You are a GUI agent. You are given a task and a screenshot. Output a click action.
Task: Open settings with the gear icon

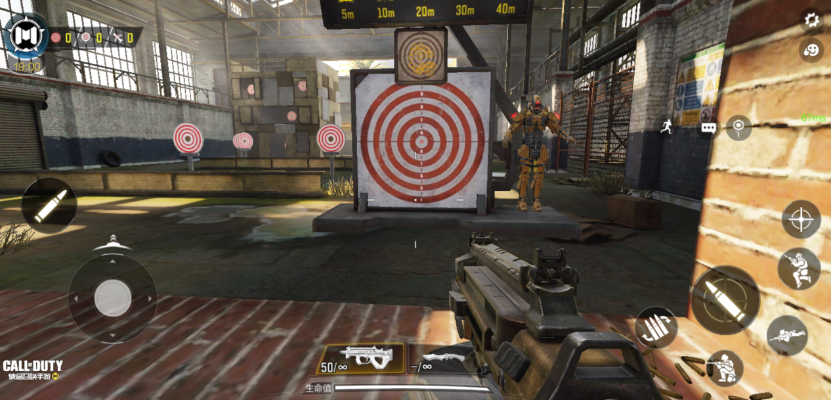pyautogui.click(x=811, y=19)
